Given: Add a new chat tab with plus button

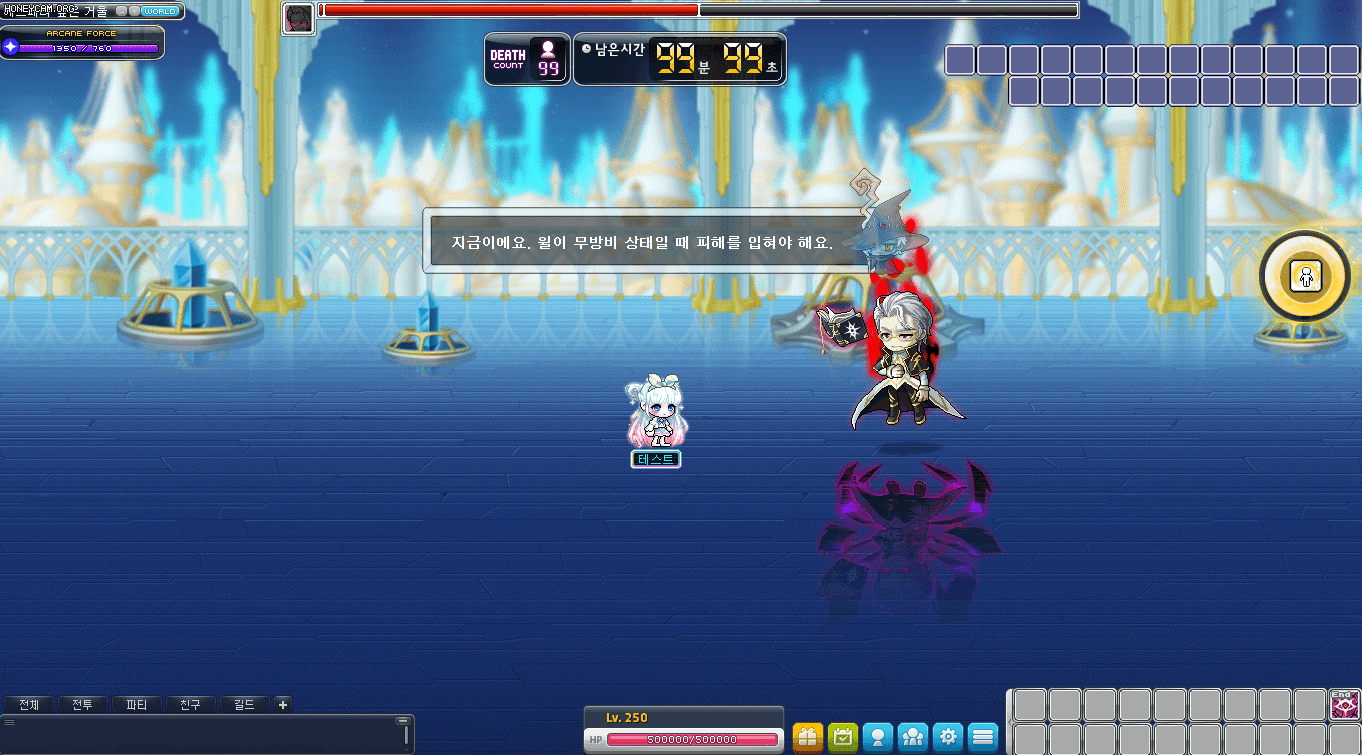Looking at the screenshot, I should [x=283, y=705].
